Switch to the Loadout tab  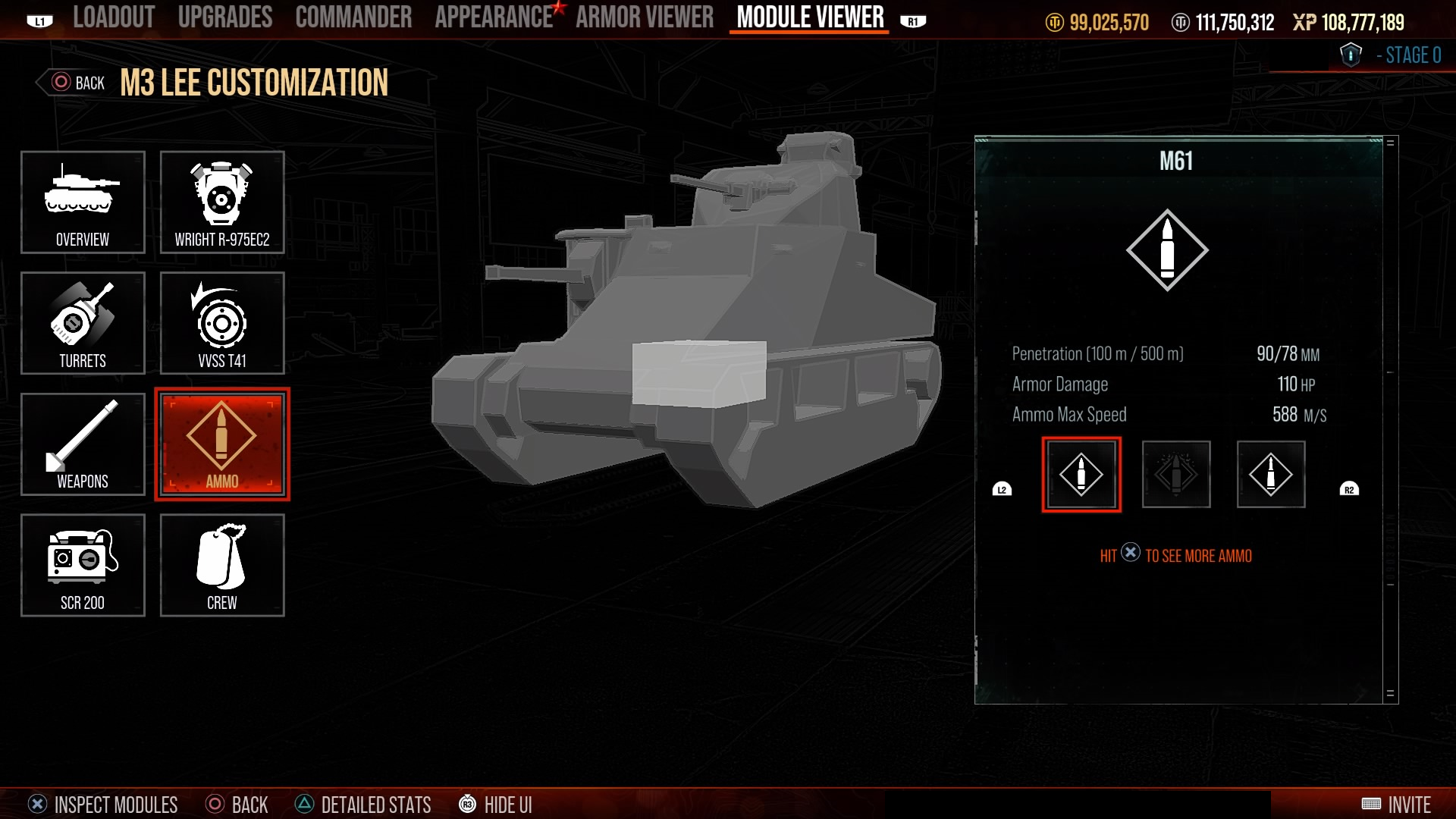pyautogui.click(x=114, y=17)
